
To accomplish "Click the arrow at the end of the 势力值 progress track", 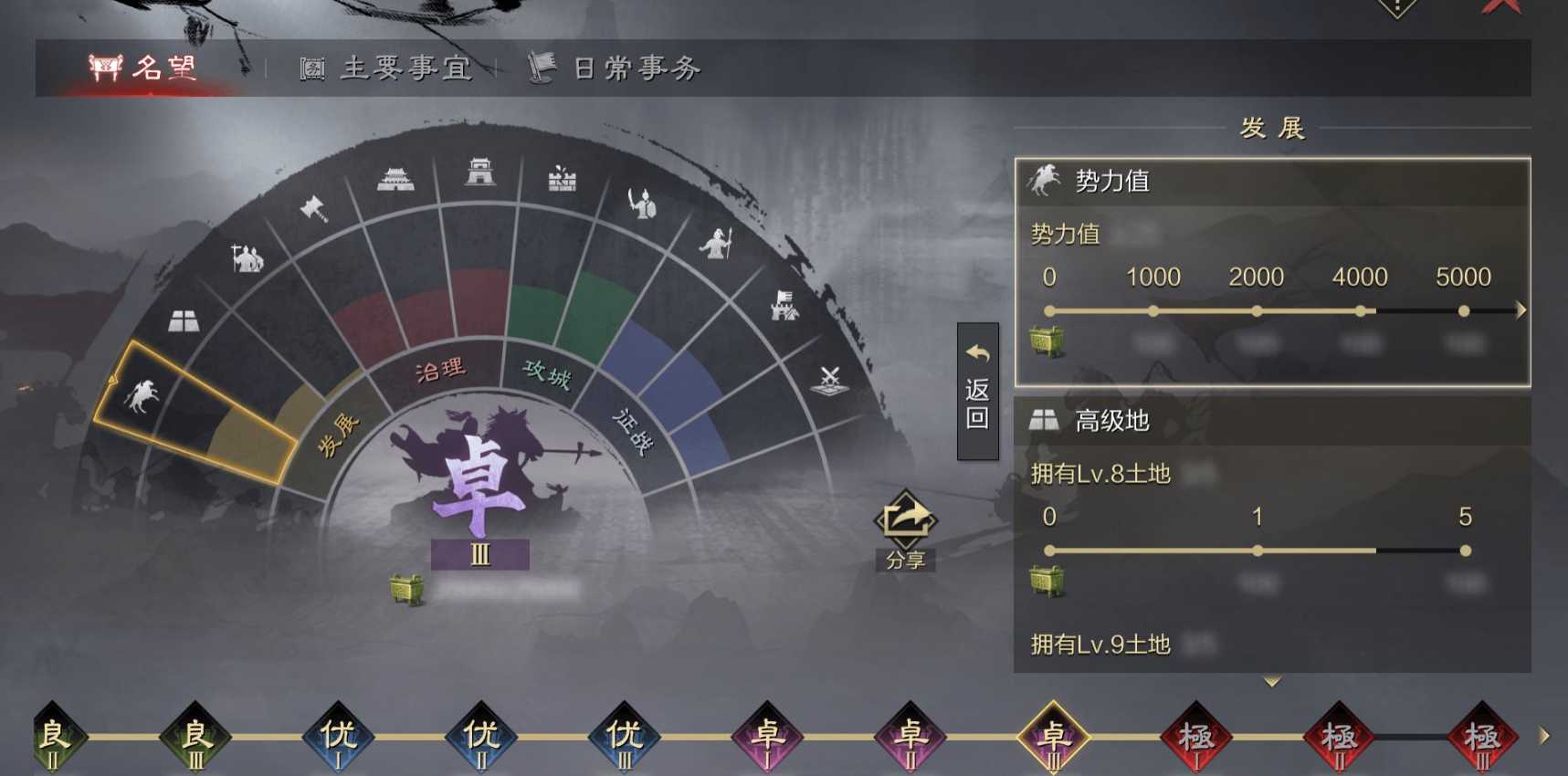I will point(1518,310).
